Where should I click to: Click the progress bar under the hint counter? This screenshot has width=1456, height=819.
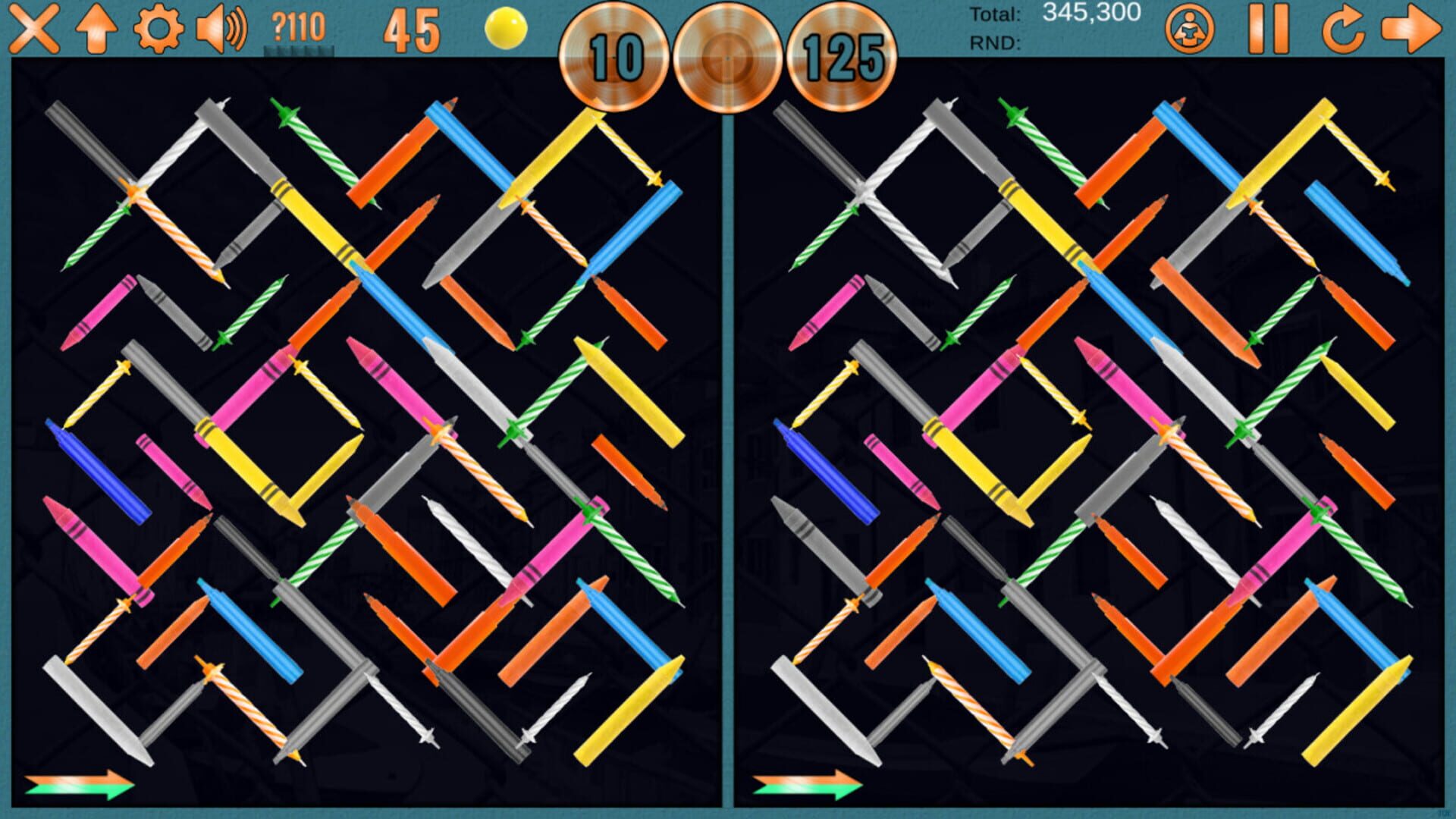pyautogui.click(x=297, y=52)
